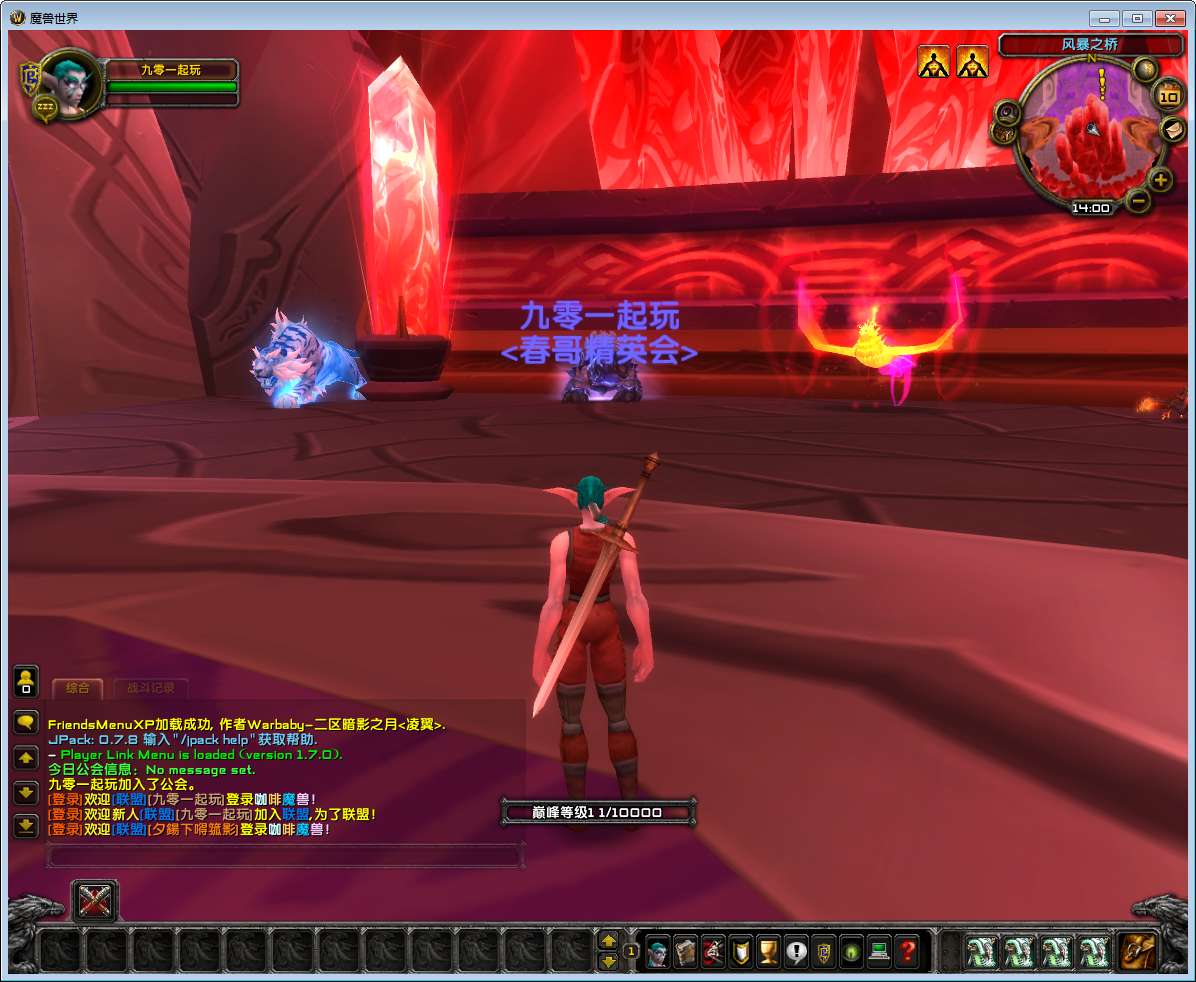Close the game window
1196x982 pixels.
tap(1169, 18)
